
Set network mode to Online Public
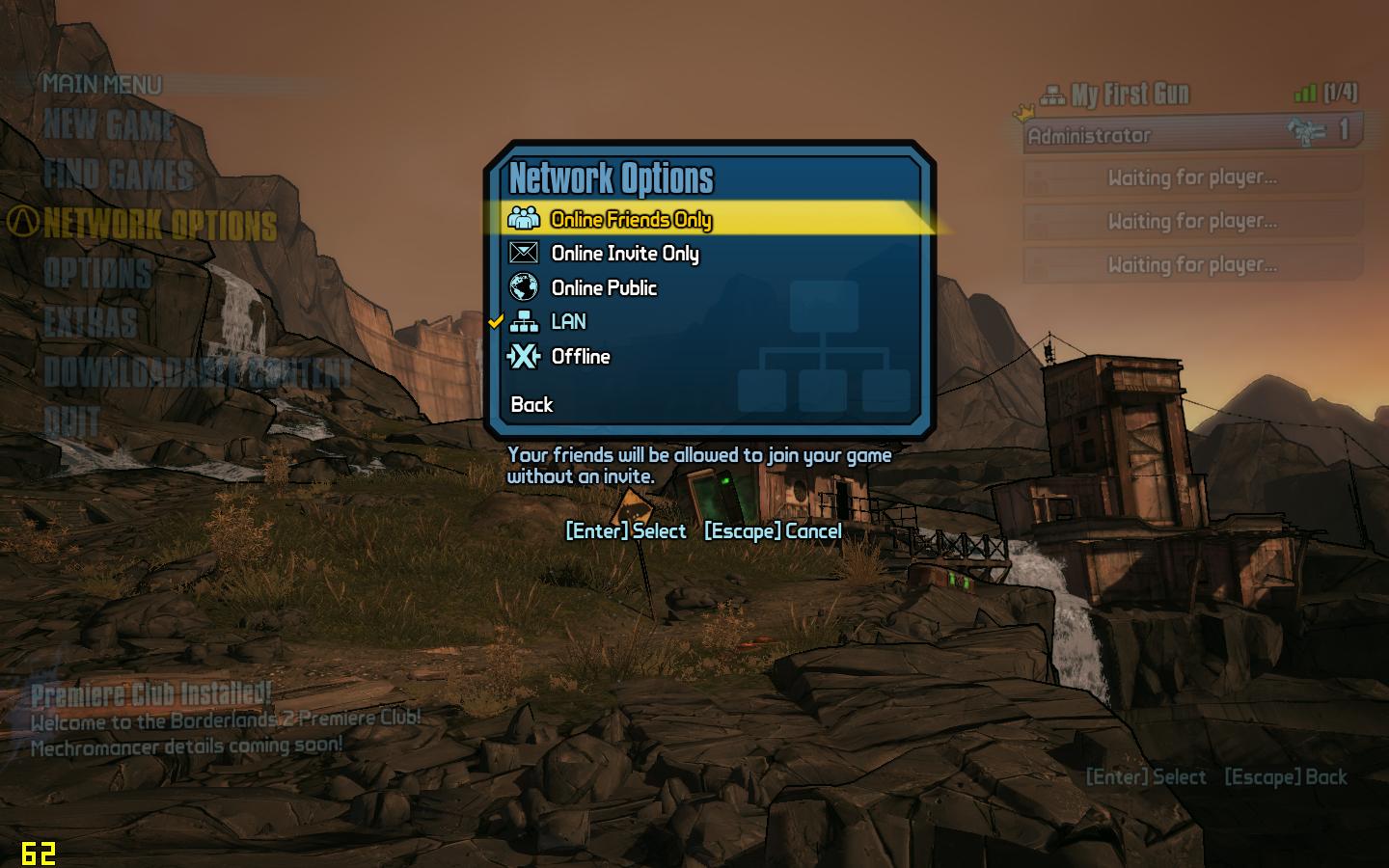click(604, 288)
